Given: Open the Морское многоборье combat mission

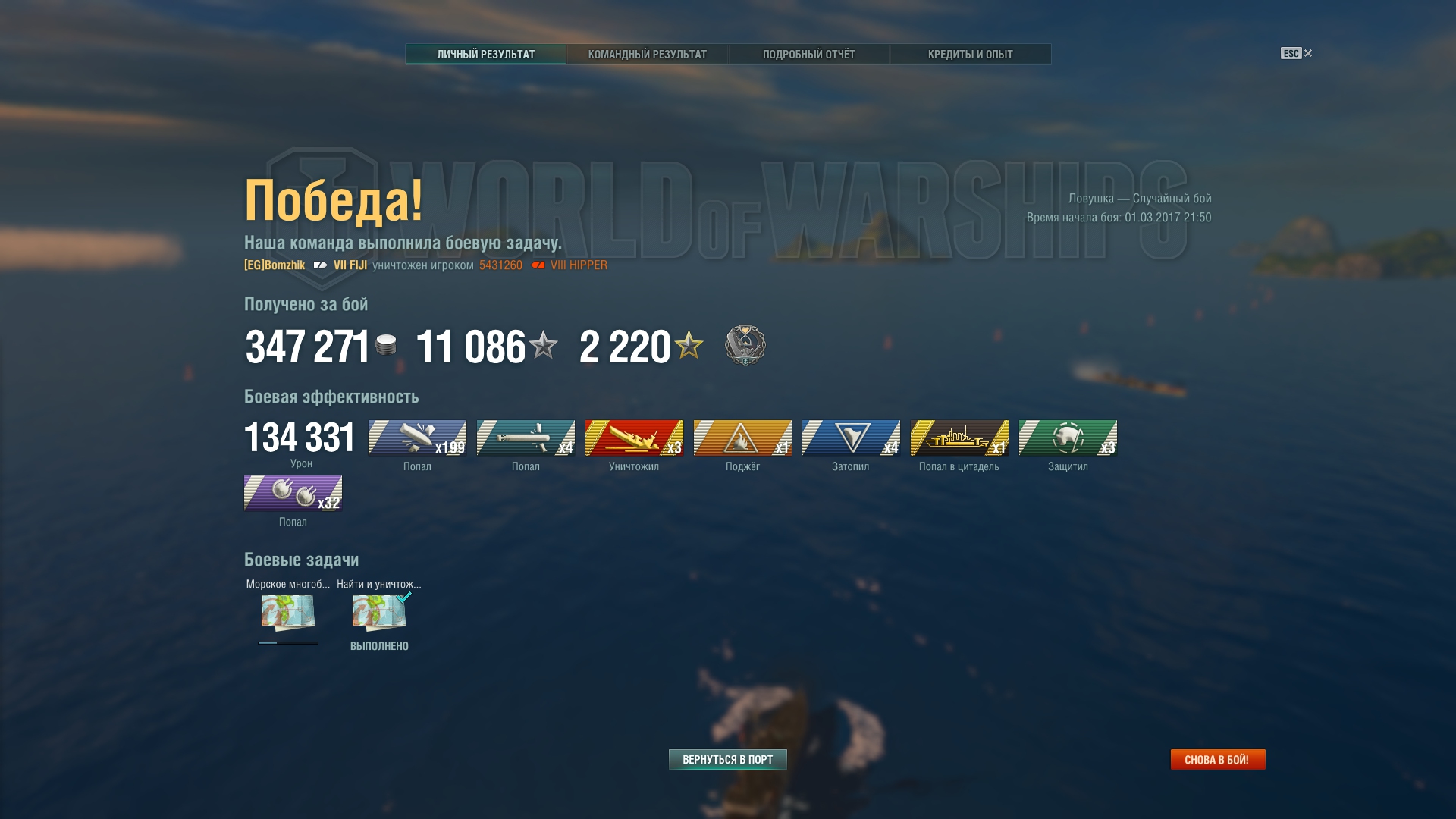Looking at the screenshot, I should [288, 612].
